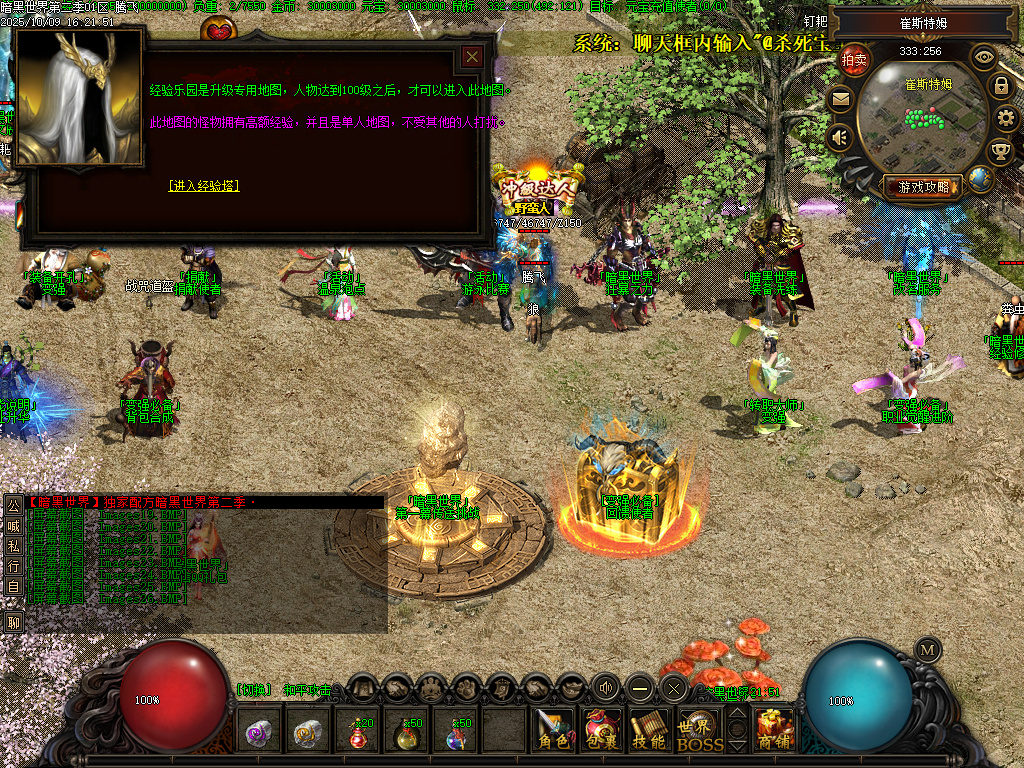
Task: Open the 商铺 shop
Action: [776, 730]
